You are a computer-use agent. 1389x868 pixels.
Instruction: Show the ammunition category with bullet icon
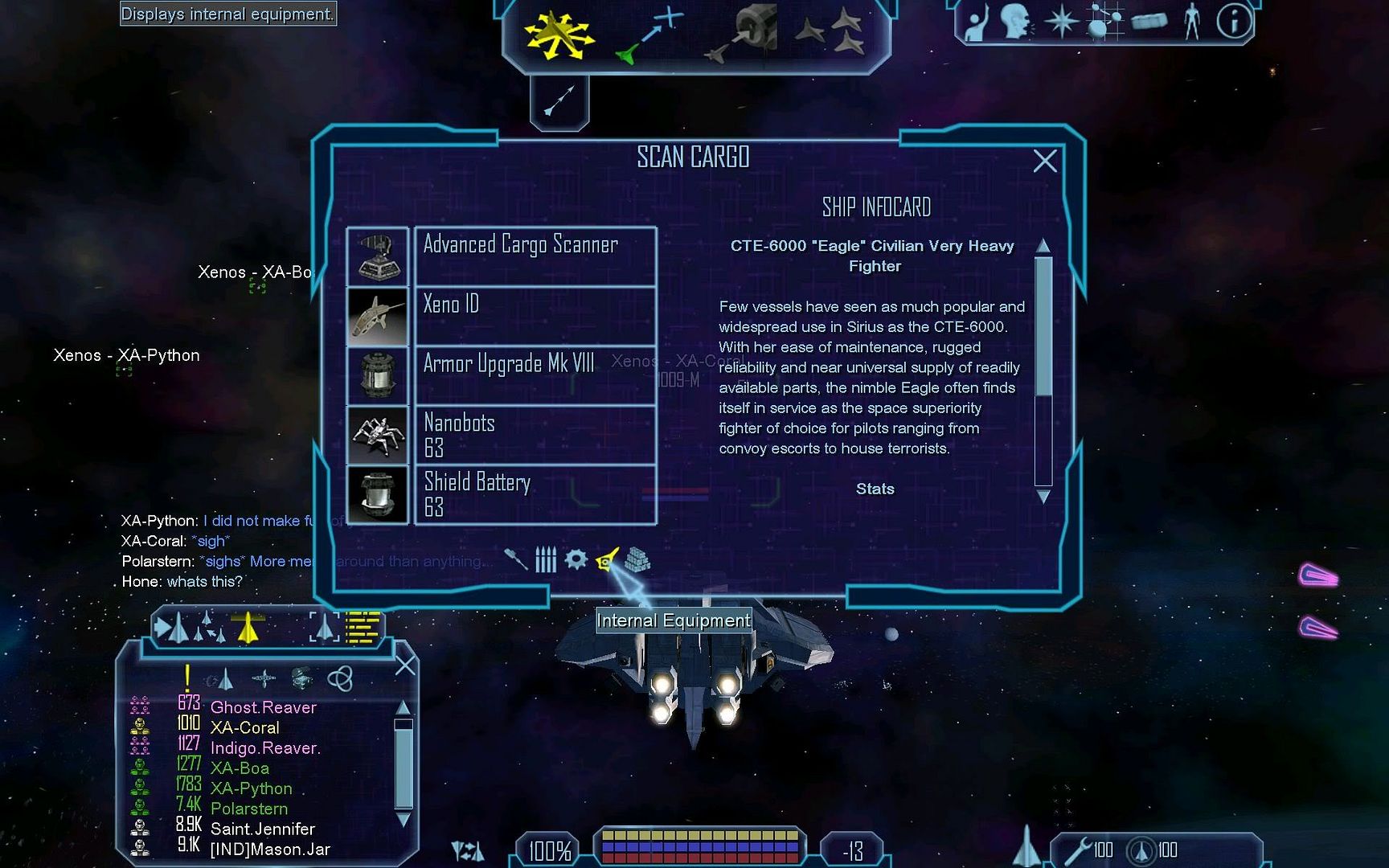click(x=546, y=559)
